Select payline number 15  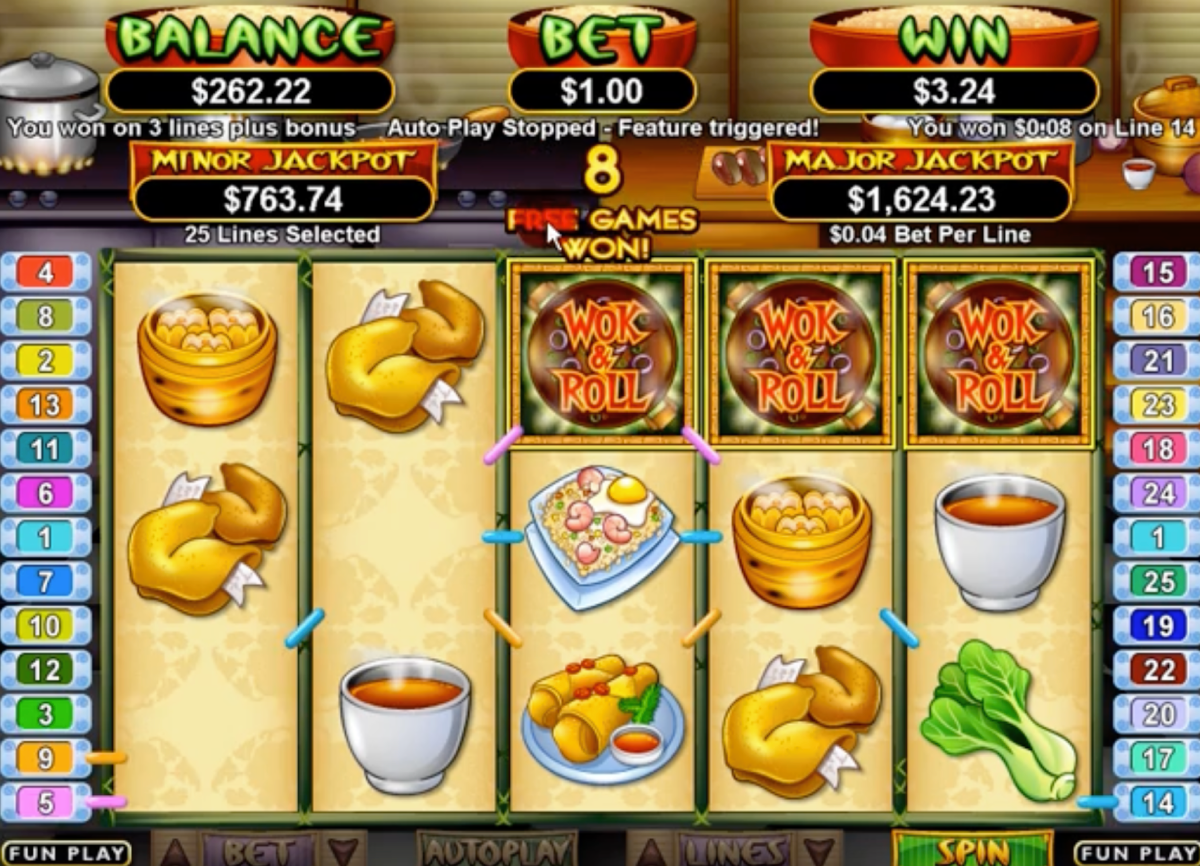click(1157, 272)
